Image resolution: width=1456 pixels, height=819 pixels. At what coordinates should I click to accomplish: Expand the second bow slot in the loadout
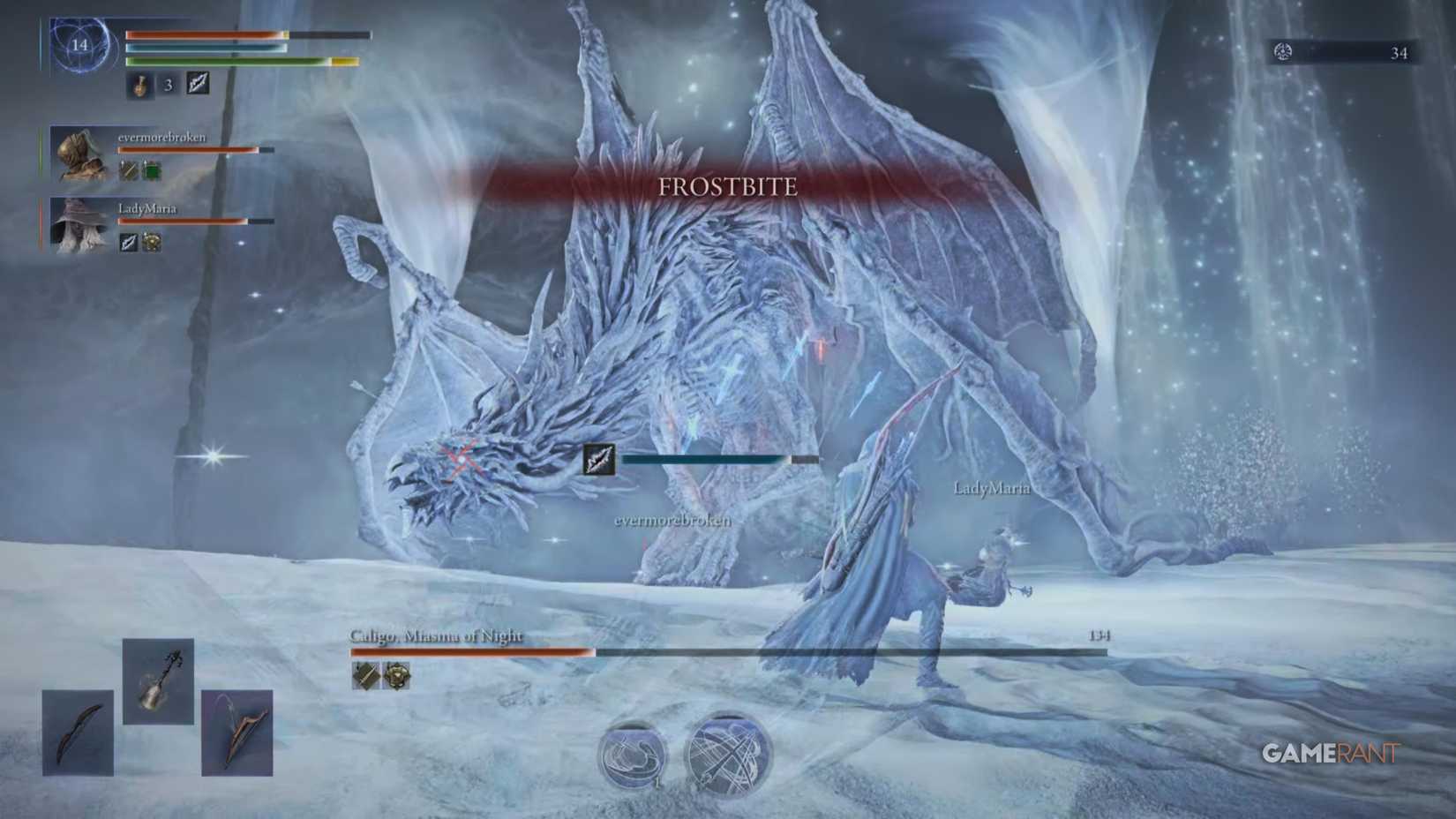click(x=236, y=733)
